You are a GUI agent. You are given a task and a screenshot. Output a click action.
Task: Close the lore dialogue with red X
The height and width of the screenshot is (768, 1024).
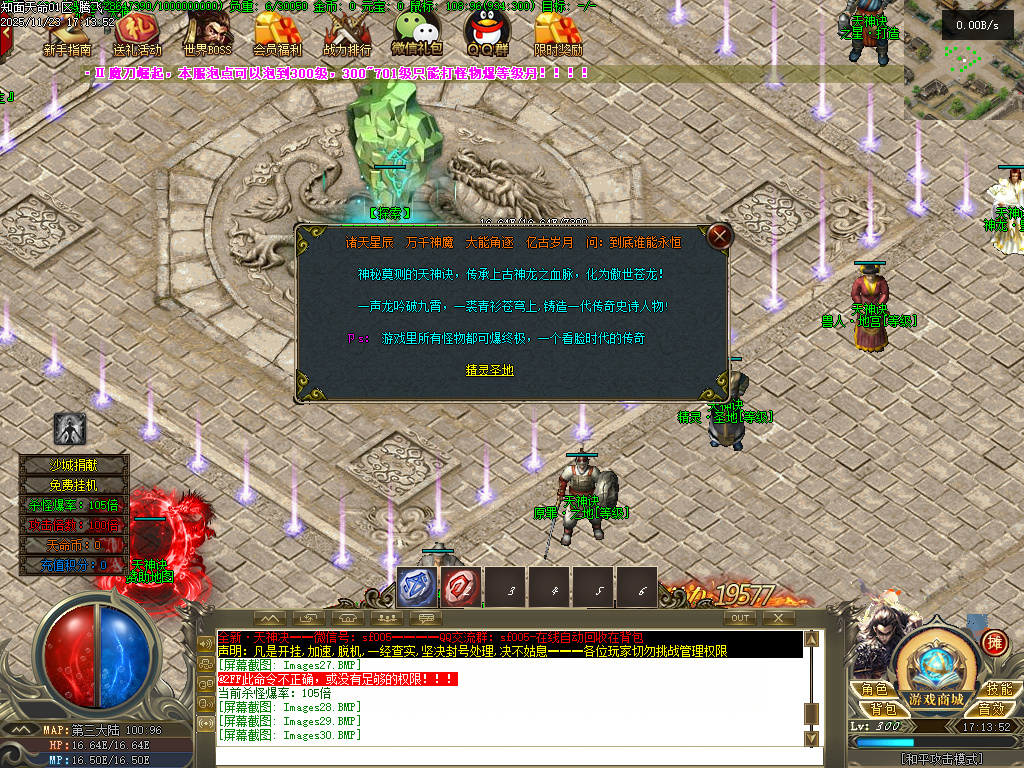719,237
